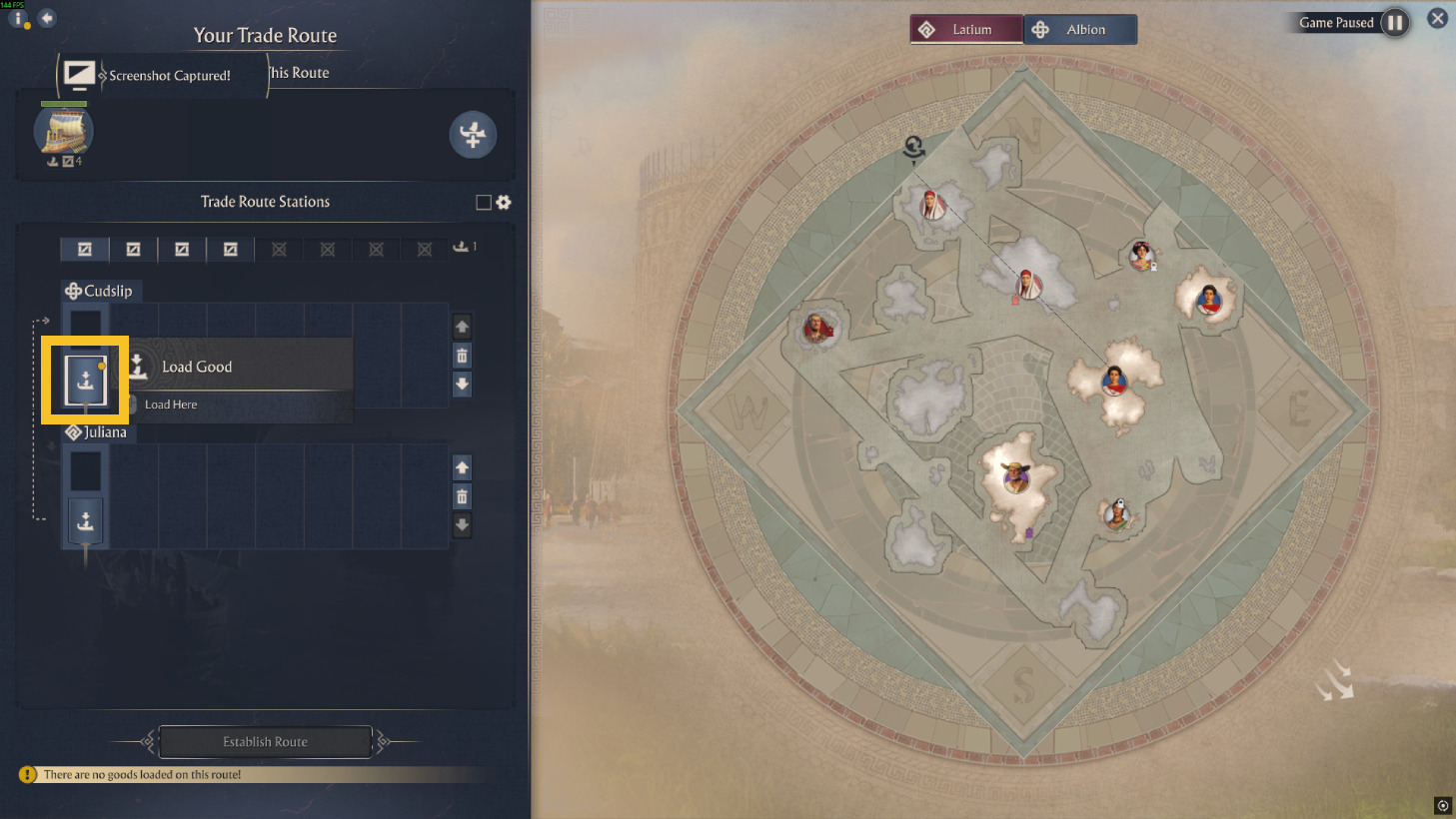Move the Juliana station down
Viewport: 1456px width, 819px height.
click(462, 525)
